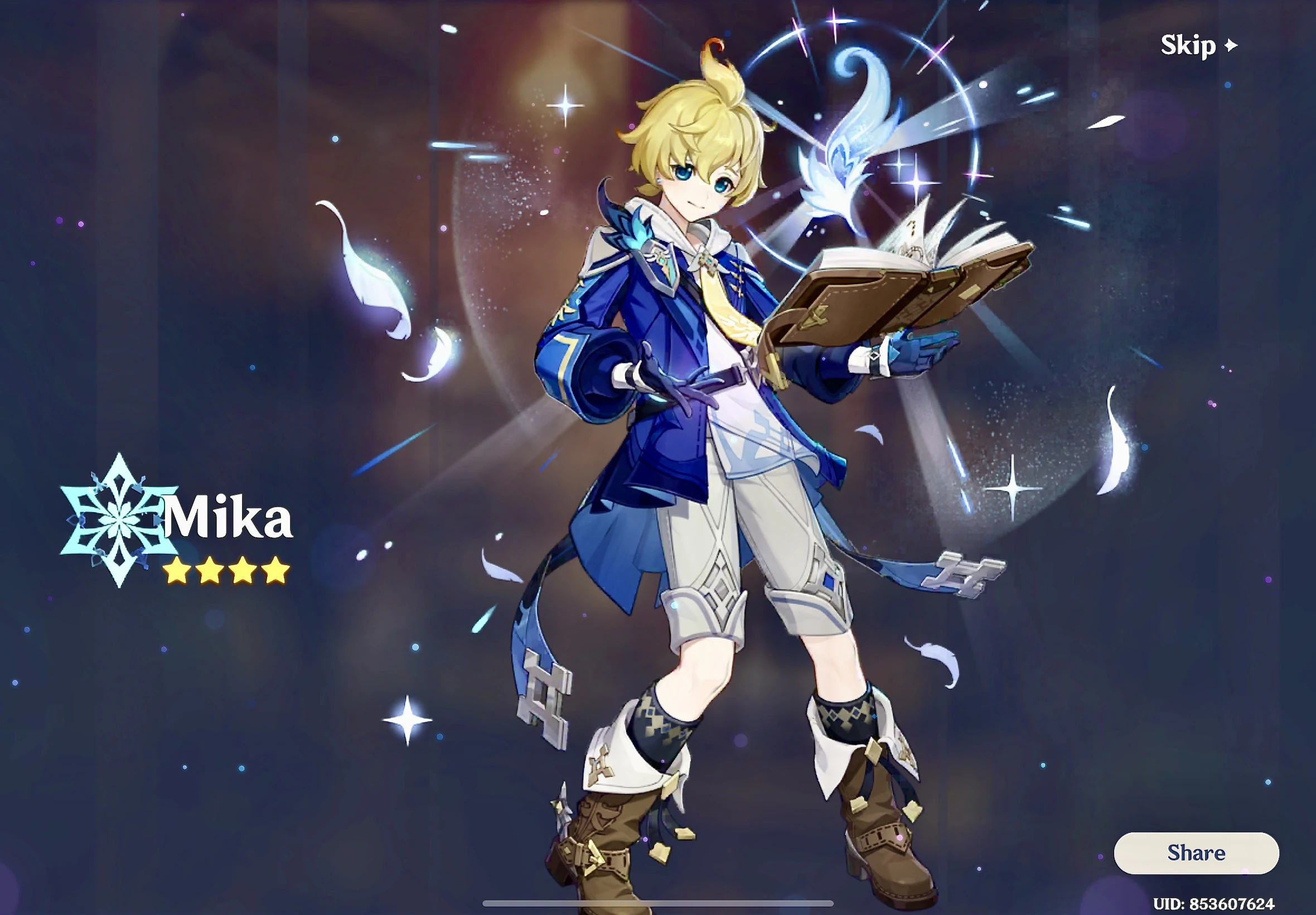Click the sparkle icon next to Skip

1232,44
